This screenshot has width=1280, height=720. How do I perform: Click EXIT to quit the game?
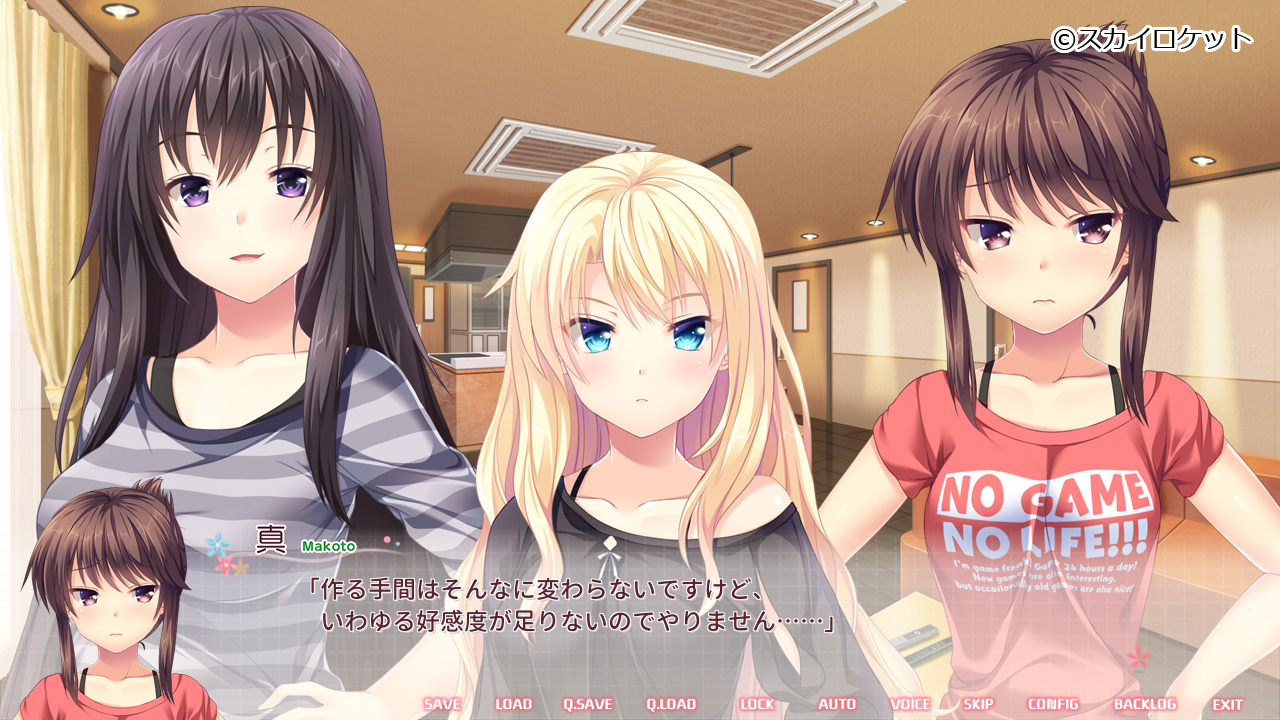[x=1227, y=704]
